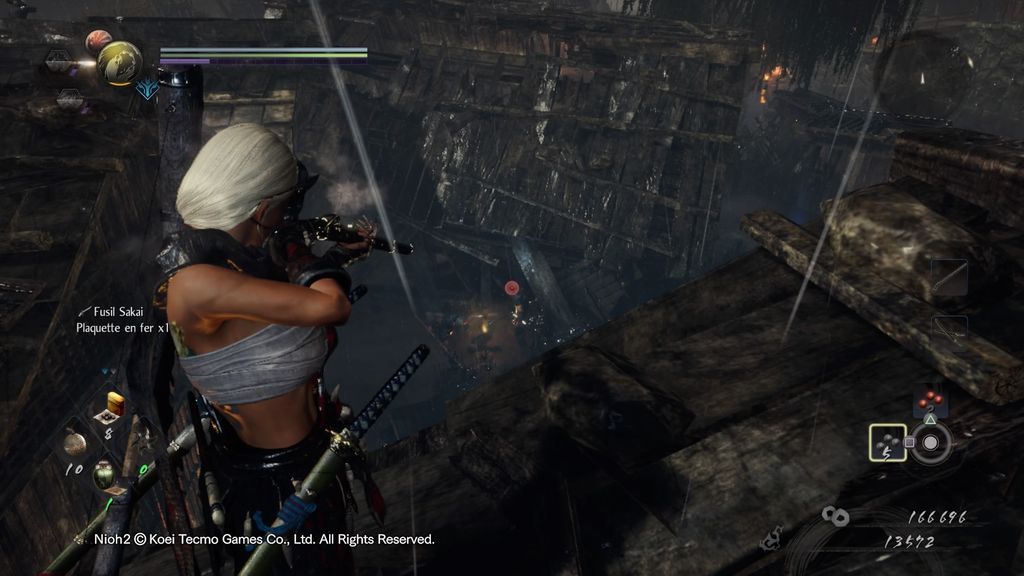Click the blue trident status icon

point(148,89)
